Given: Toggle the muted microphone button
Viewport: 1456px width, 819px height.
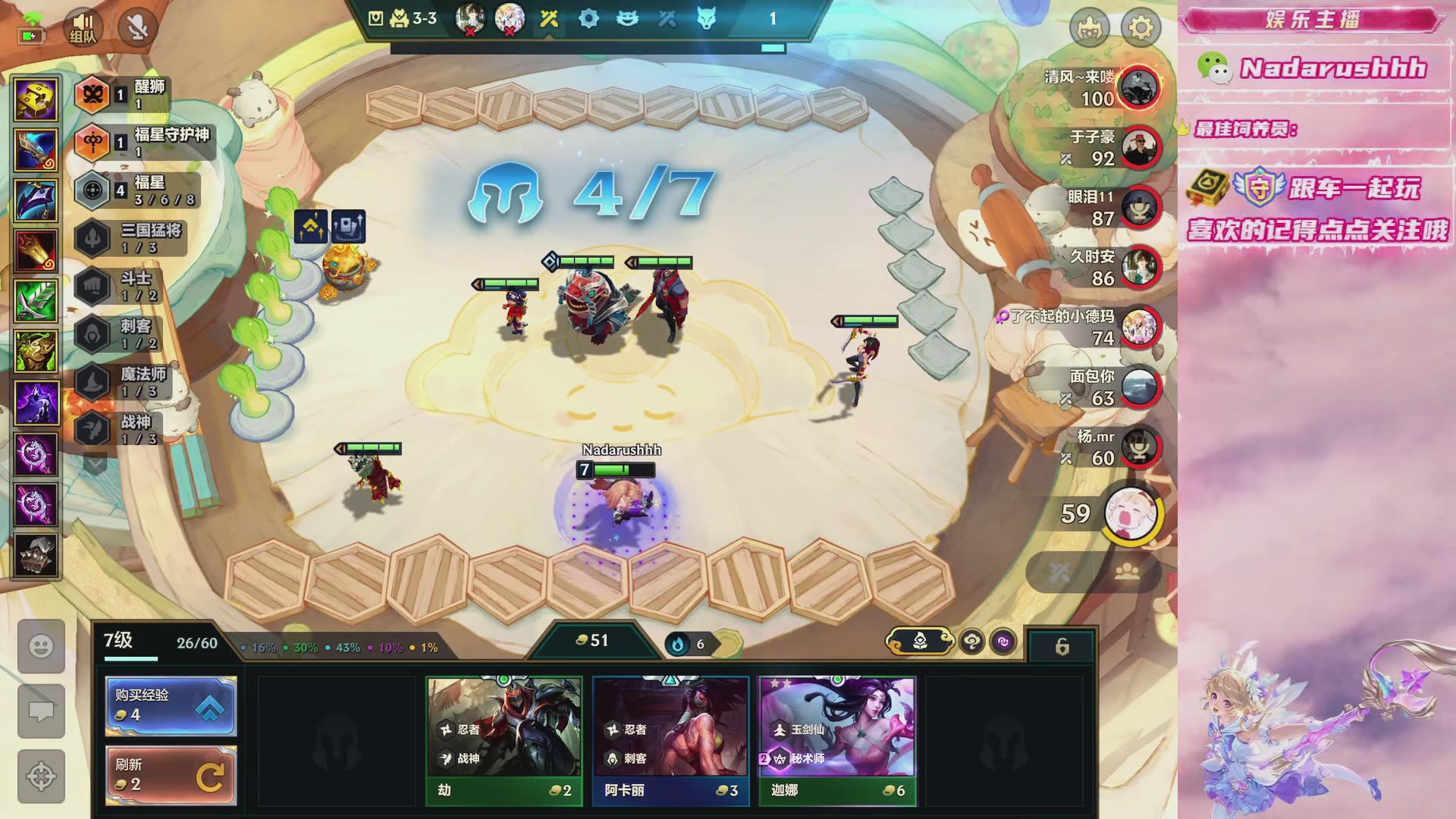Looking at the screenshot, I should [137, 28].
